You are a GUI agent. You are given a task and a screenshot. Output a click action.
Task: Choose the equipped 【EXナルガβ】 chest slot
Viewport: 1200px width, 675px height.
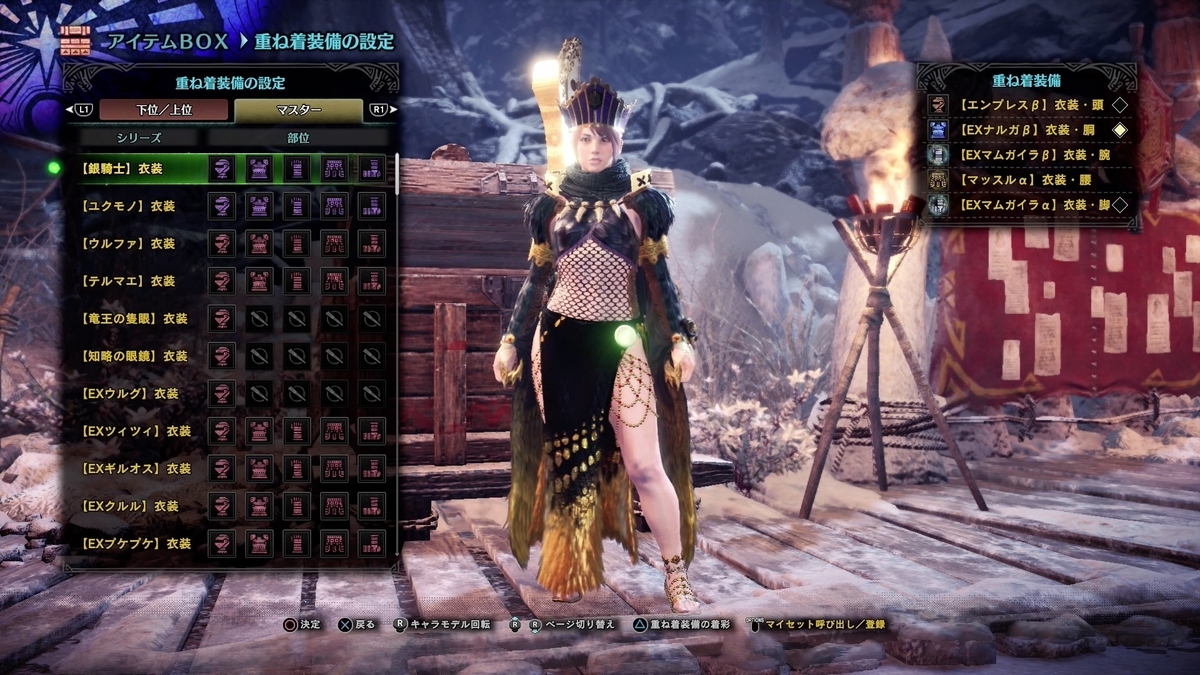tap(1027, 130)
